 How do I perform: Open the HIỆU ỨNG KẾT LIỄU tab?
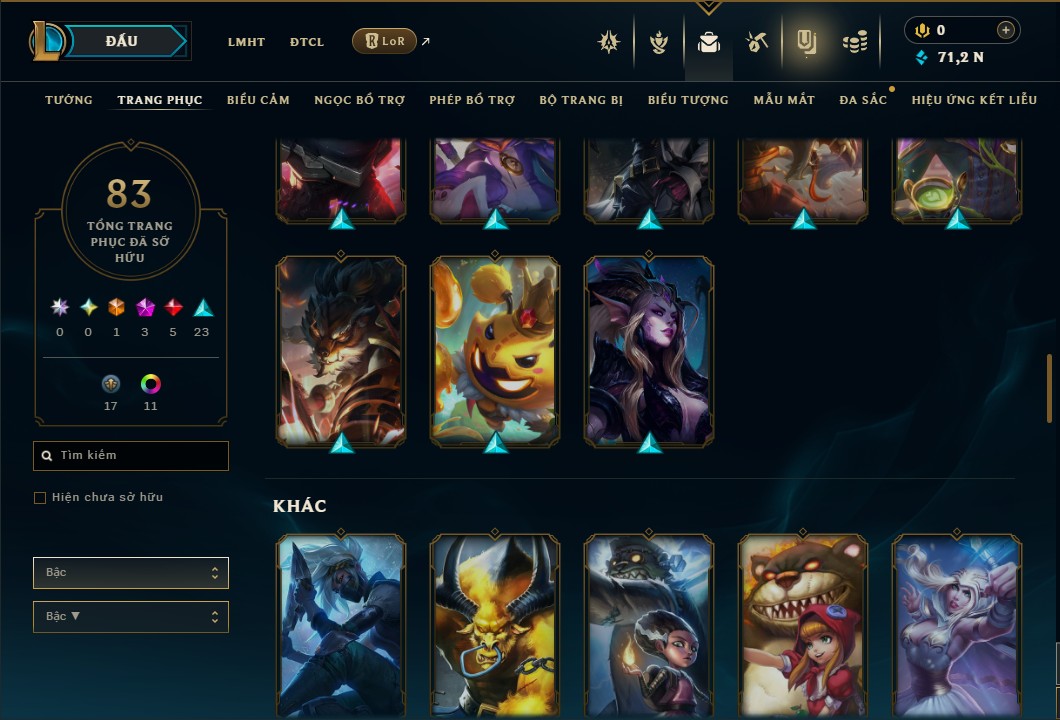pyautogui.click(x=975, y=100)
